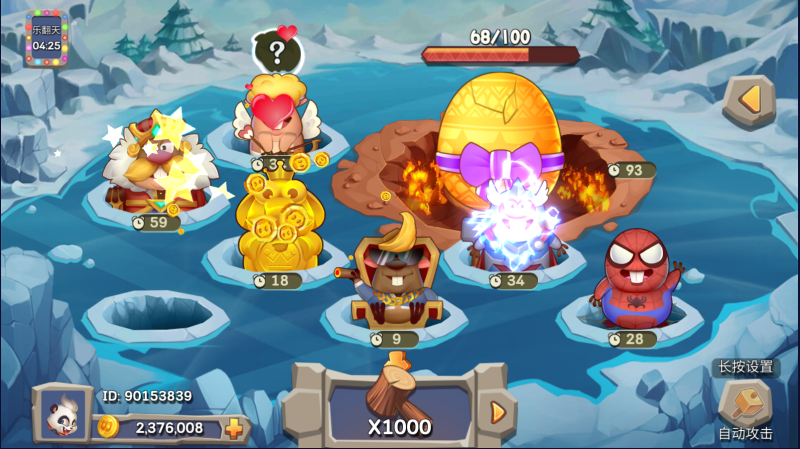This screenshot has height=449, width=800.
Task: Add more coins with the plus button
Action: click(x=234, y=429)
